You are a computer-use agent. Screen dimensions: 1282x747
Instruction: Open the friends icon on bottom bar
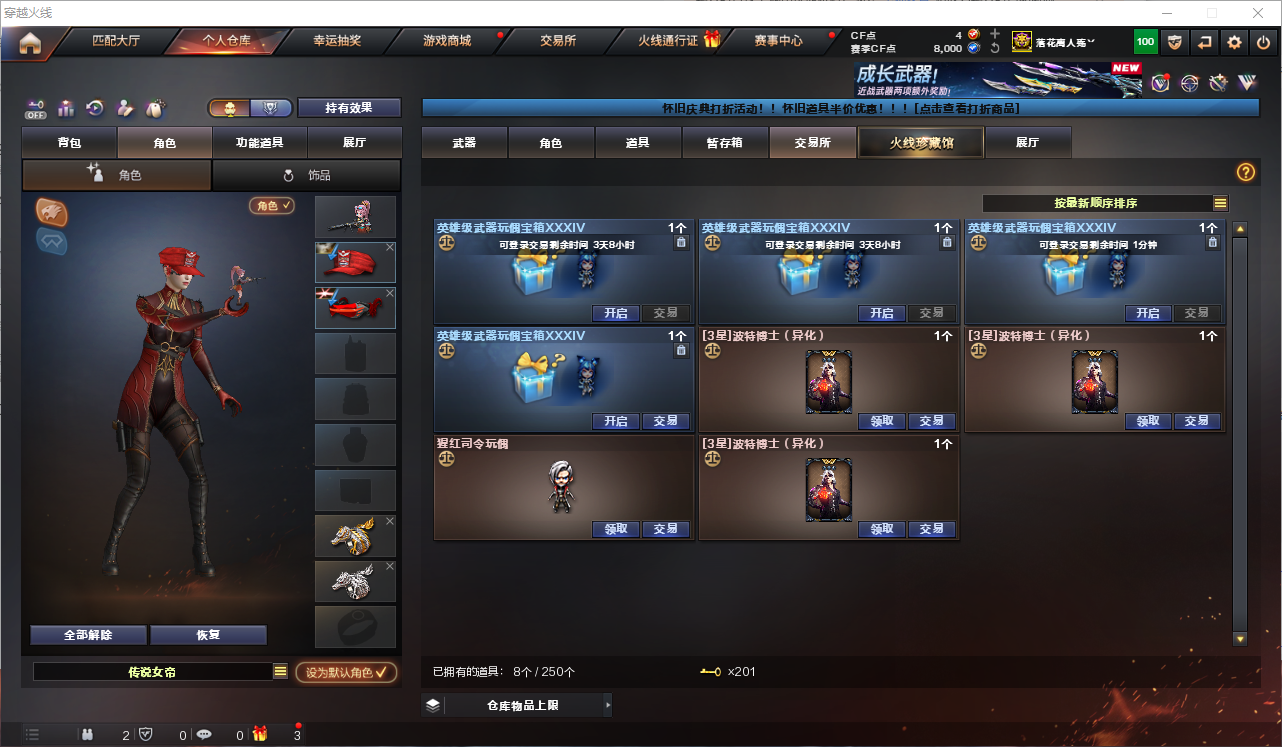pyautogui.click(x=88, y=733)
